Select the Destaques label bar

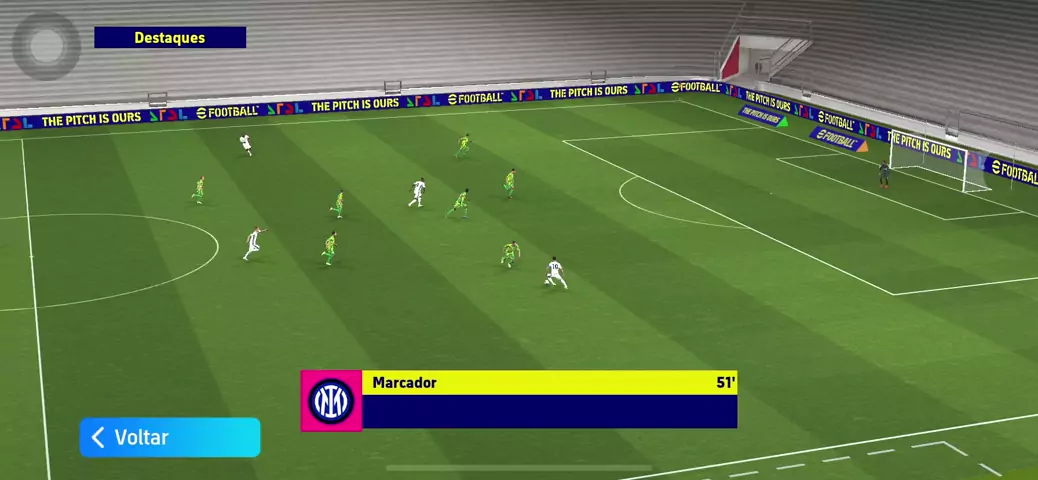(x=170, y=38)
